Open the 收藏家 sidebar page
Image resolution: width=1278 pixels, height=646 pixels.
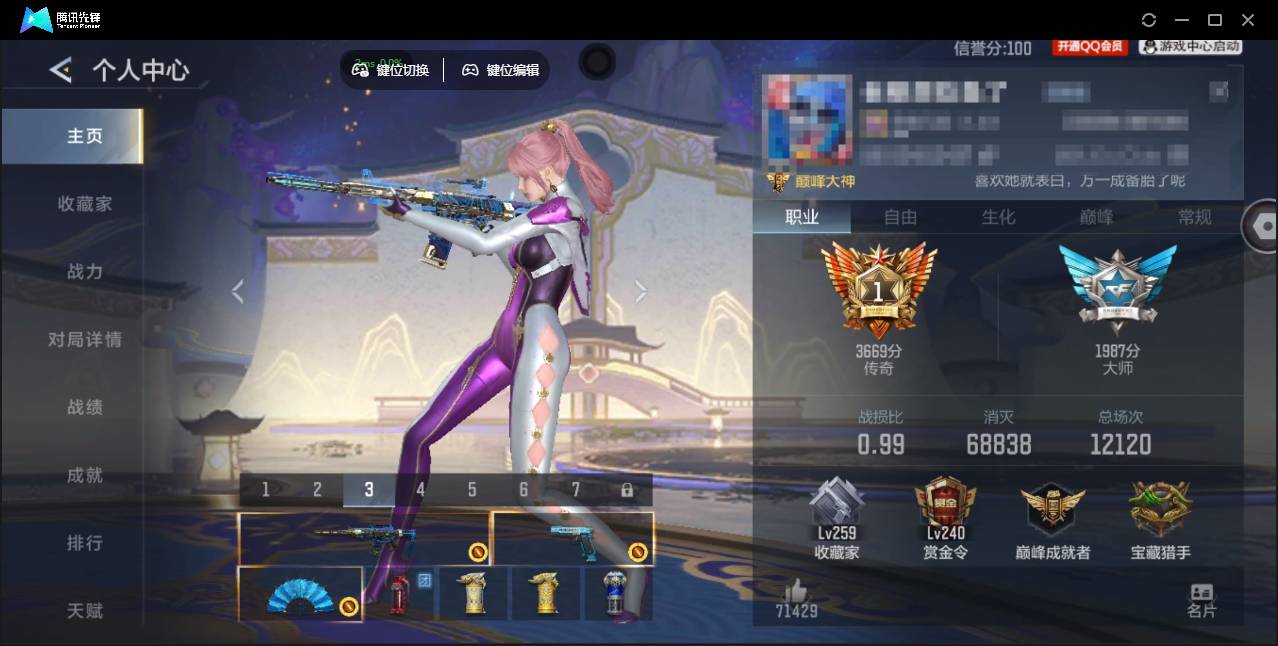(x=85, y=204)
